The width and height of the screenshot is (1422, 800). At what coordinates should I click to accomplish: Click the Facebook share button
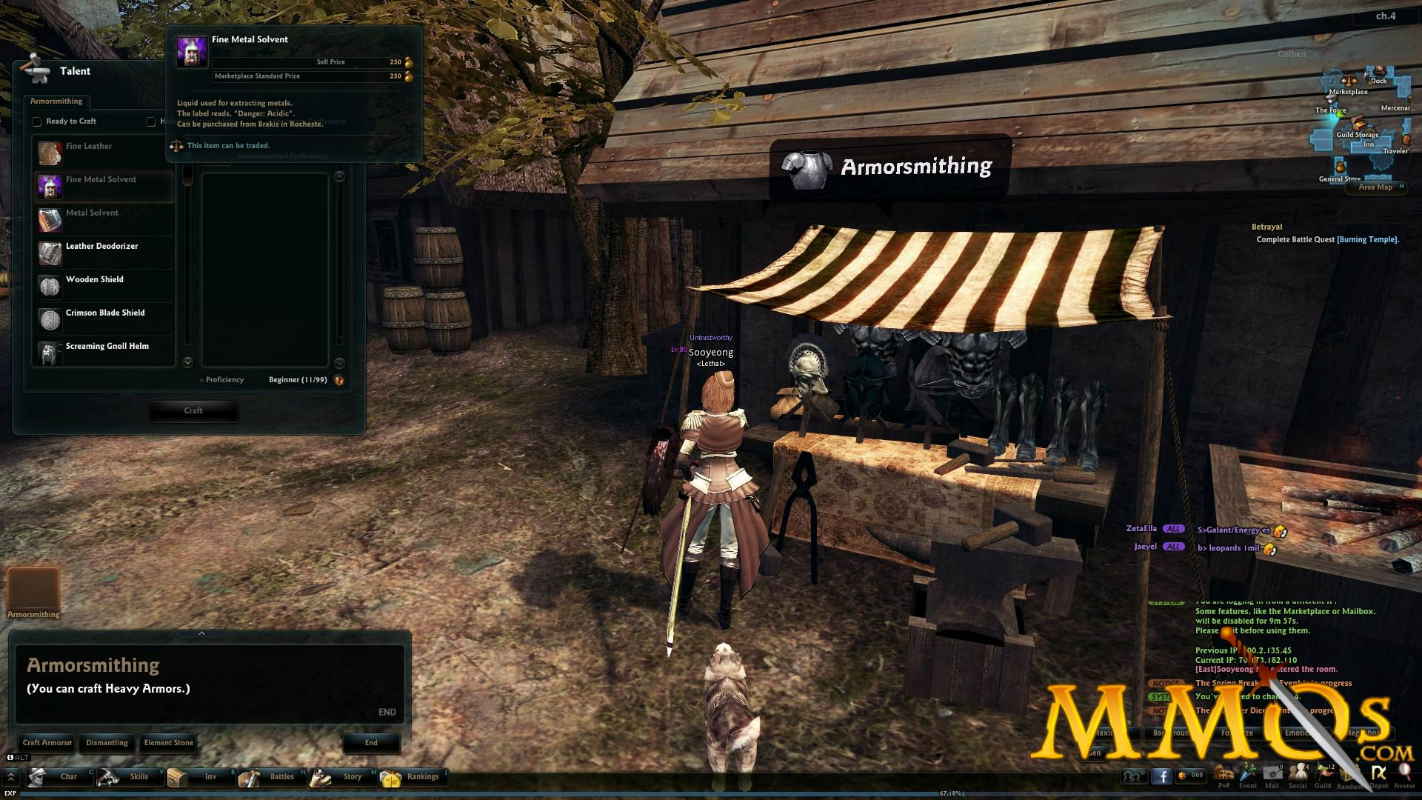(1162, 776)
